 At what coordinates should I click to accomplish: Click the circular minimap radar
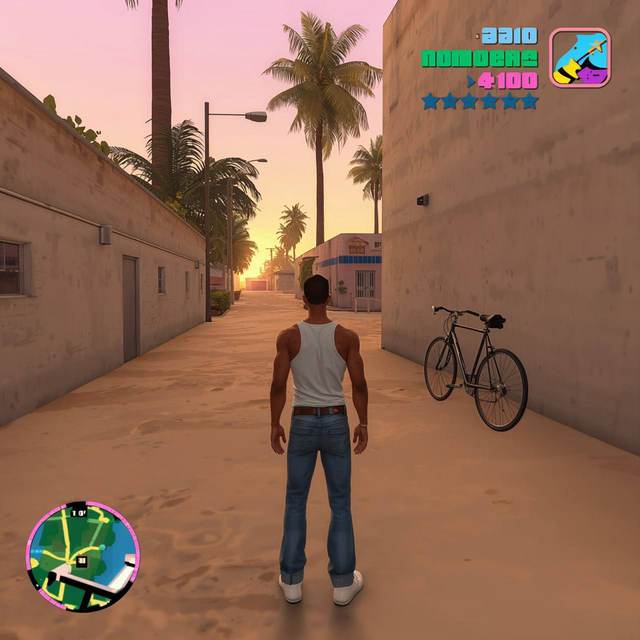coord(83,556)
